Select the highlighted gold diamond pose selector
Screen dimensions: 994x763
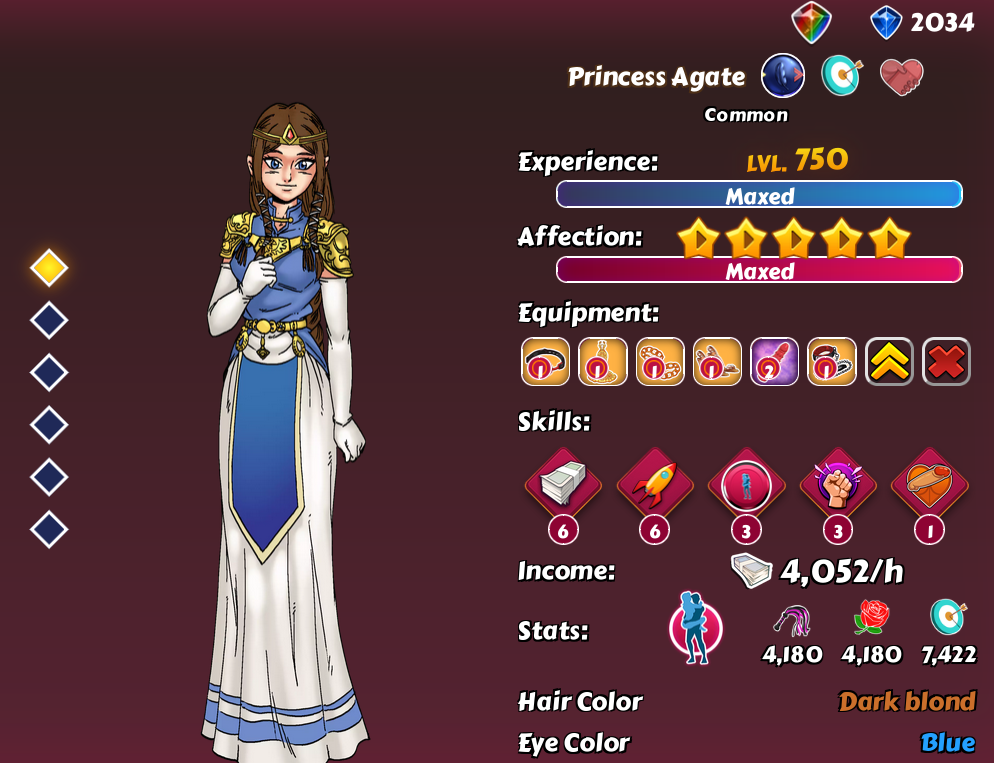coord(49,267)
